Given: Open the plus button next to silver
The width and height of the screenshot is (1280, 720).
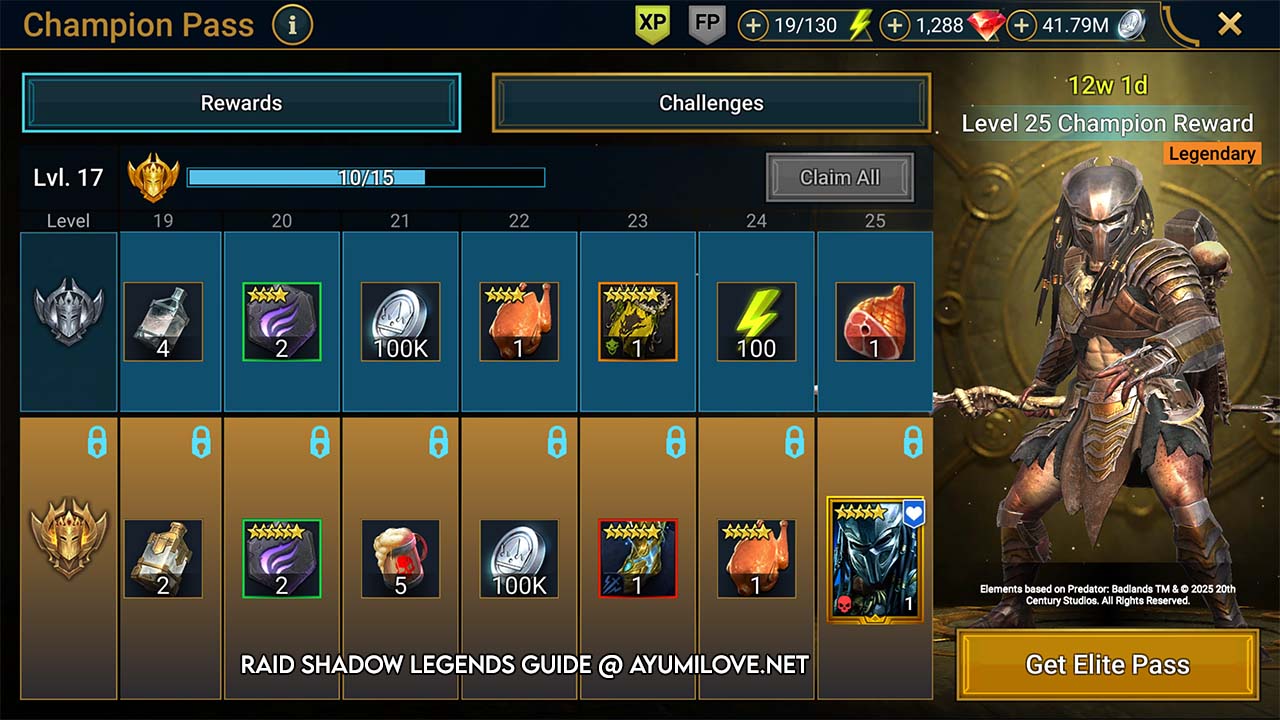Looking at the screenshot, I should pyautogui.click(x=1023, y=24).
